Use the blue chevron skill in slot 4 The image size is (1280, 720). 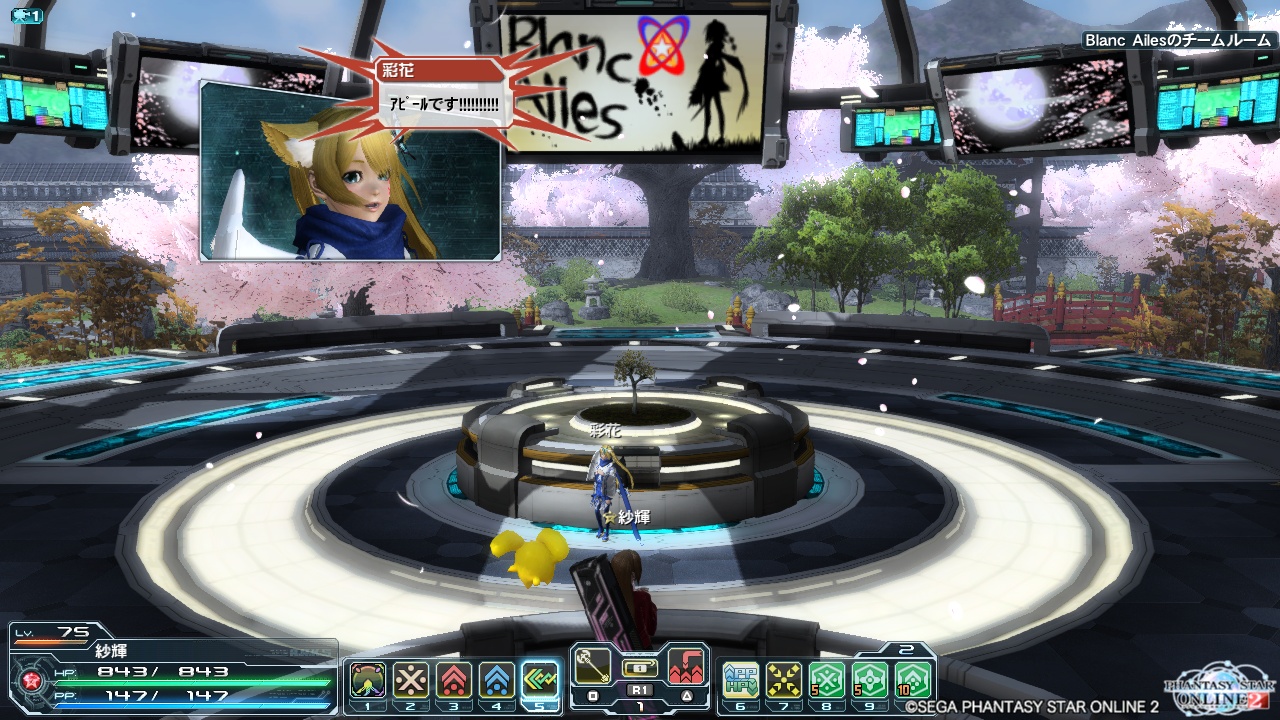(x=497, y=681)
